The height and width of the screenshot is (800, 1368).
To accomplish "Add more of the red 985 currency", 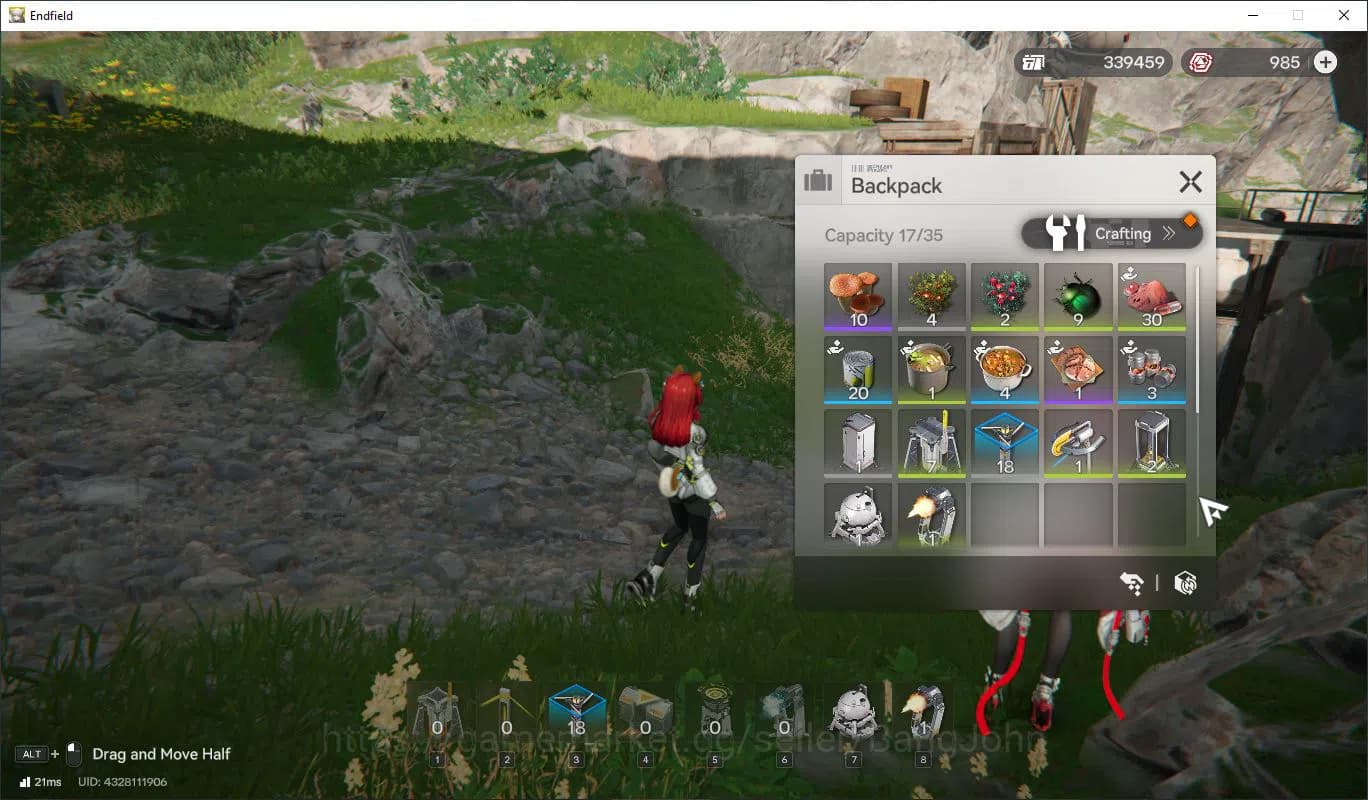I will click(x=1325, y=62).
